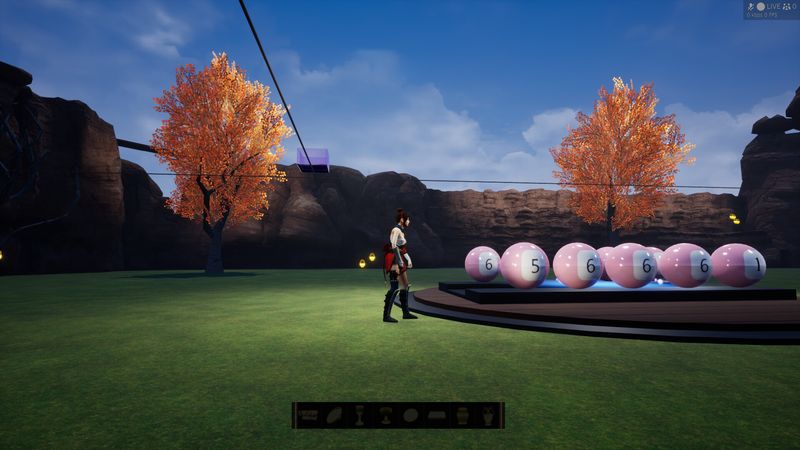This screenshot has height=450, width=800.
Task: Select the lidded jar hotbar slot
Action: point(463,415)
